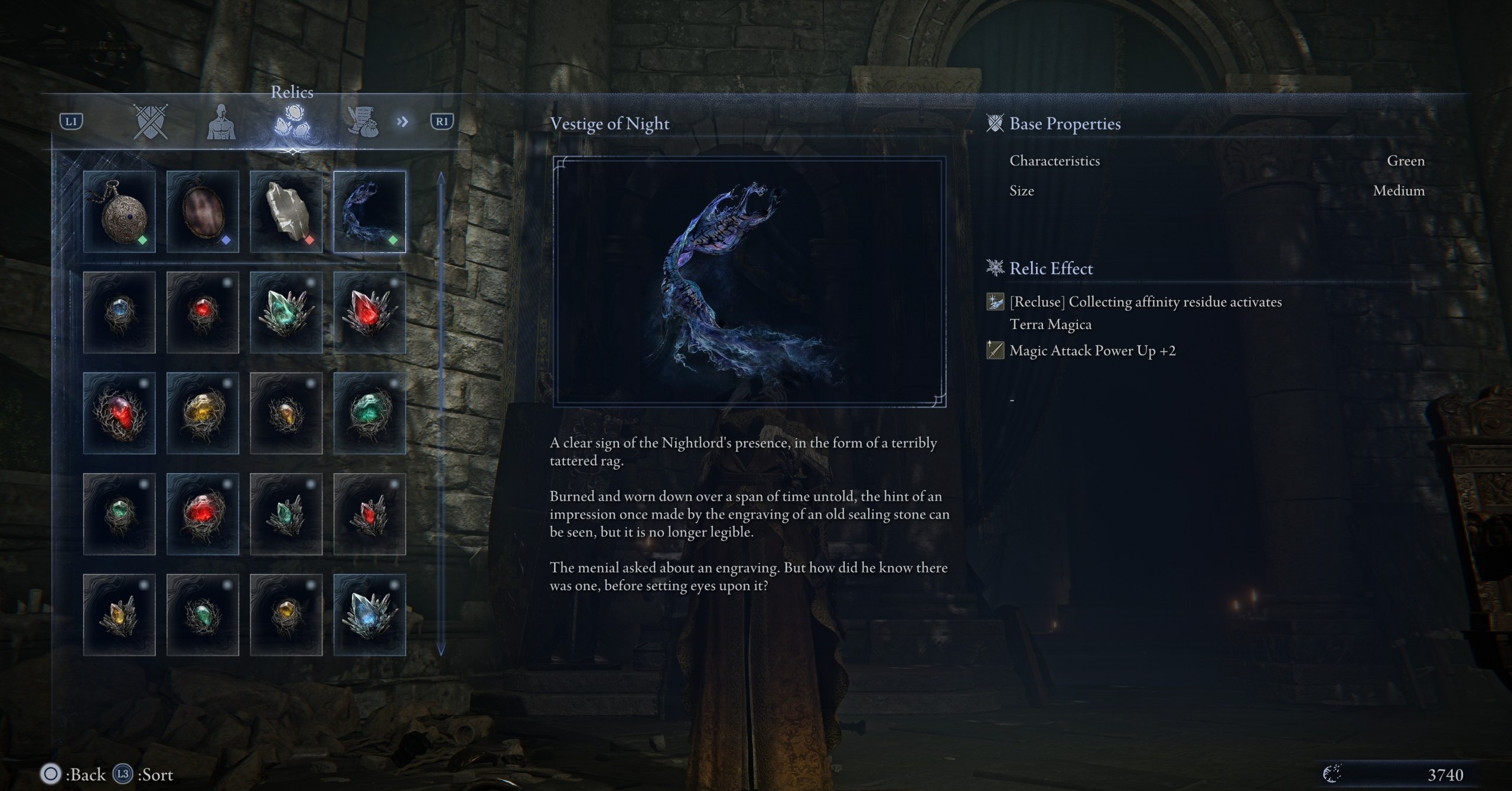Open the scroll and pouch tab

[363, 122]
